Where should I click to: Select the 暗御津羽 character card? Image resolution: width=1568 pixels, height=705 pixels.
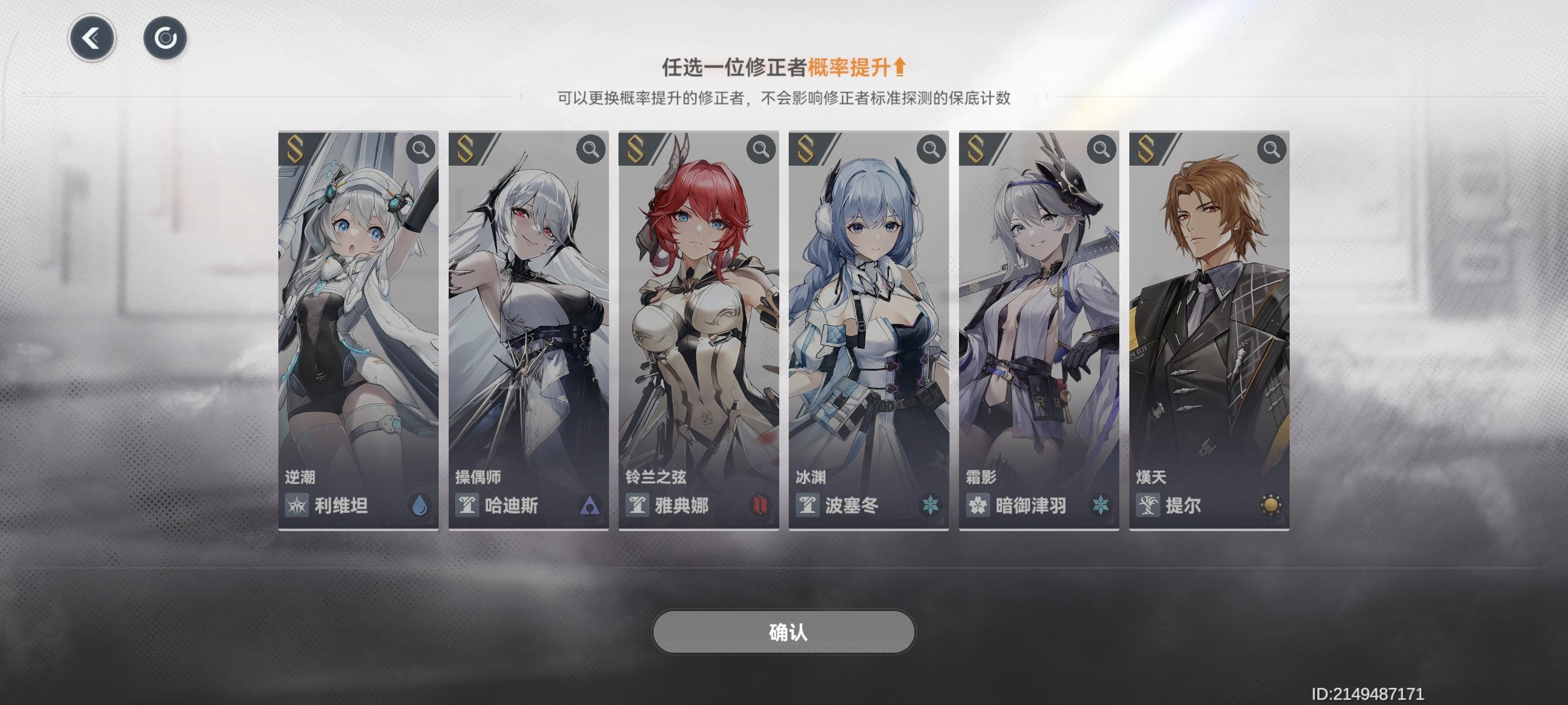tap(1041, 317)
